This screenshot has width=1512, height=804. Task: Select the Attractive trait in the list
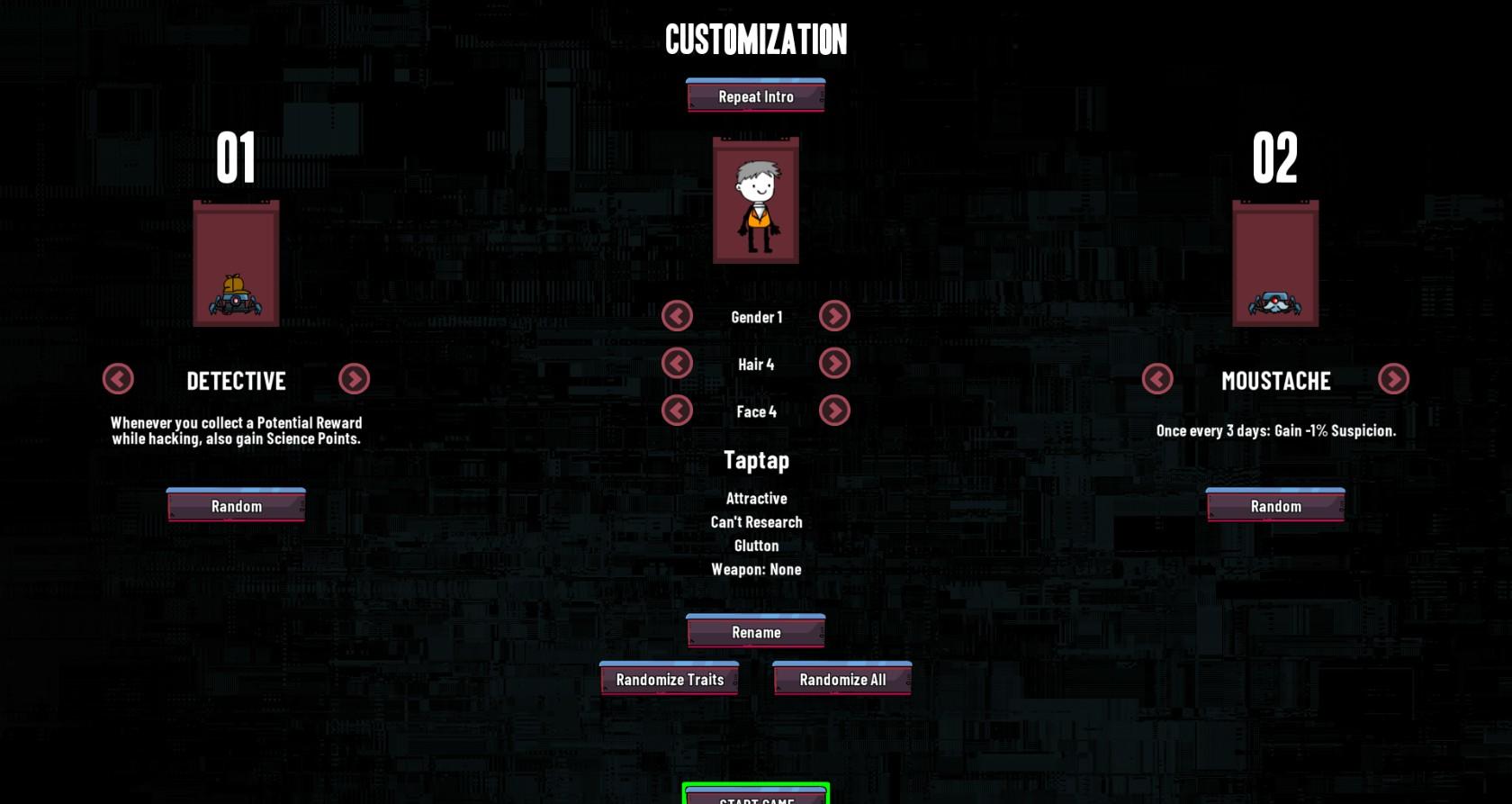(756, 498)
